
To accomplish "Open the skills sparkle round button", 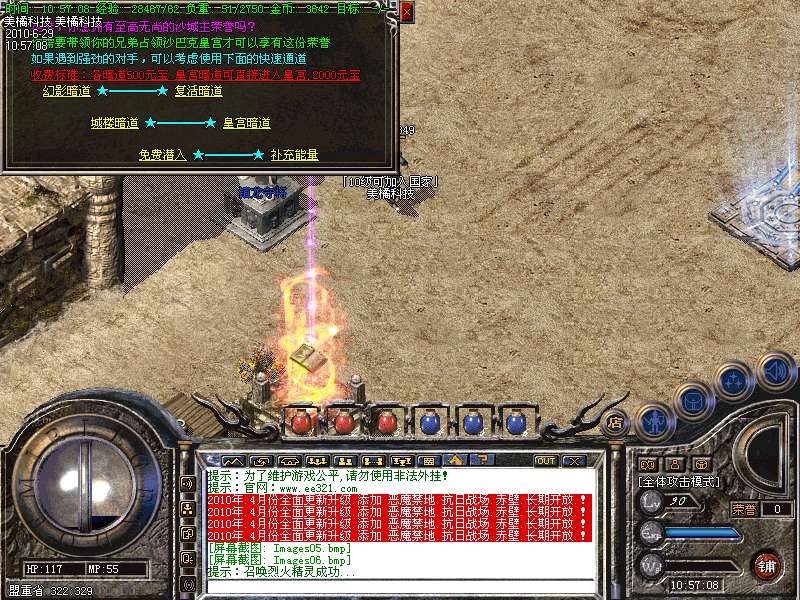I will (735, 381).
